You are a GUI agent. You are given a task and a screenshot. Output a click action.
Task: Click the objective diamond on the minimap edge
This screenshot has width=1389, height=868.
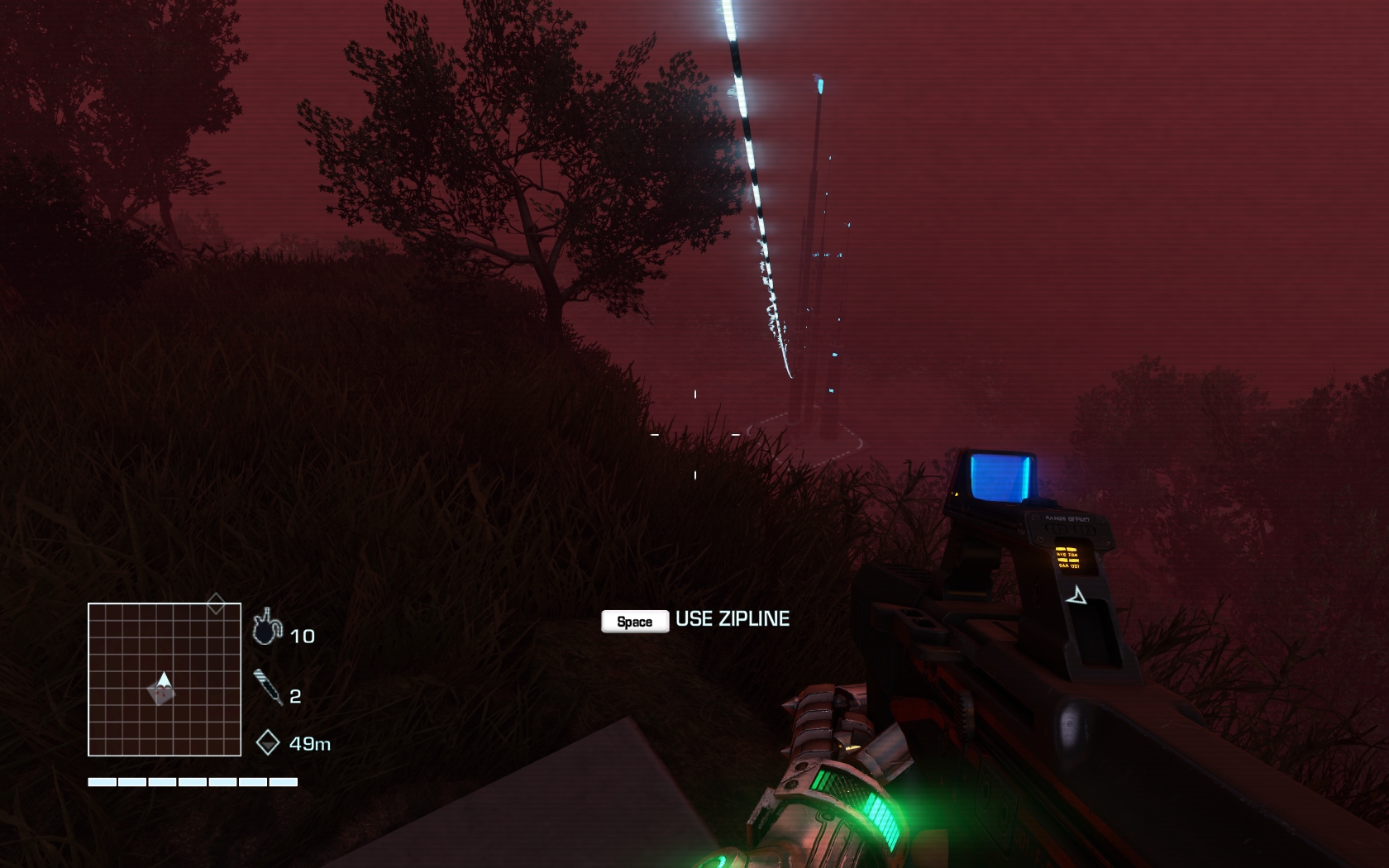point(216,603)
